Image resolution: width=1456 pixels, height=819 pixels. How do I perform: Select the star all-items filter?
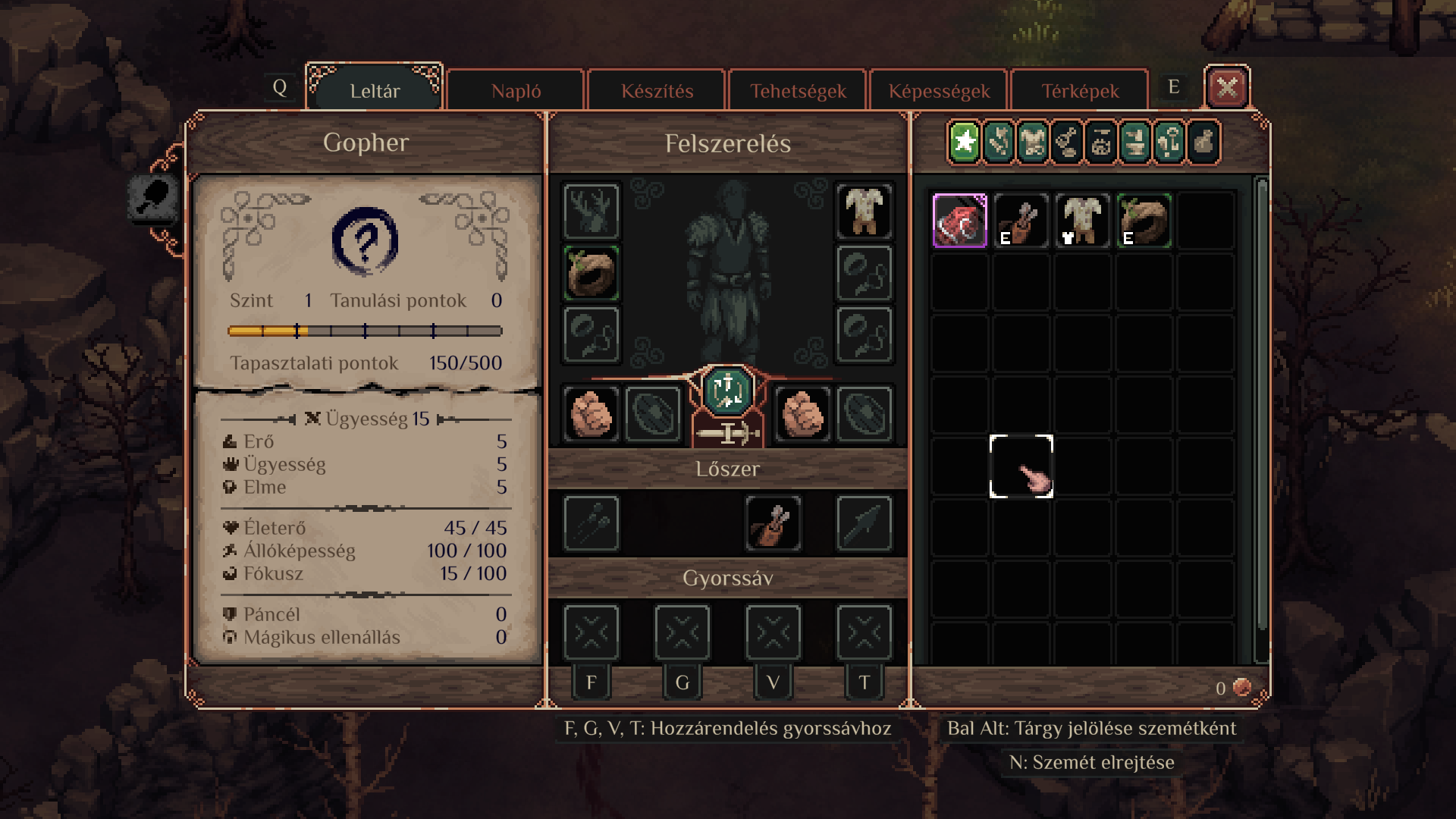coord(964,142)
